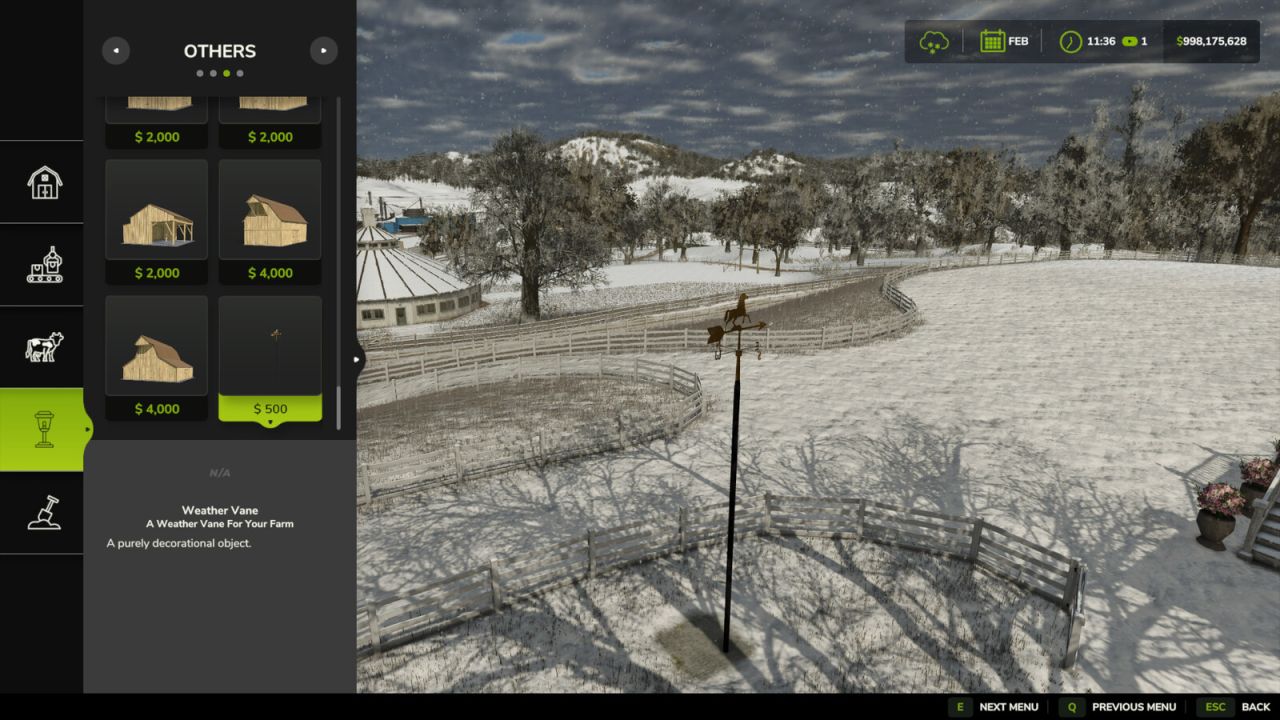Click the Previous Menu button label
The image size is (1280, 720).
(x=1133, y=707)
